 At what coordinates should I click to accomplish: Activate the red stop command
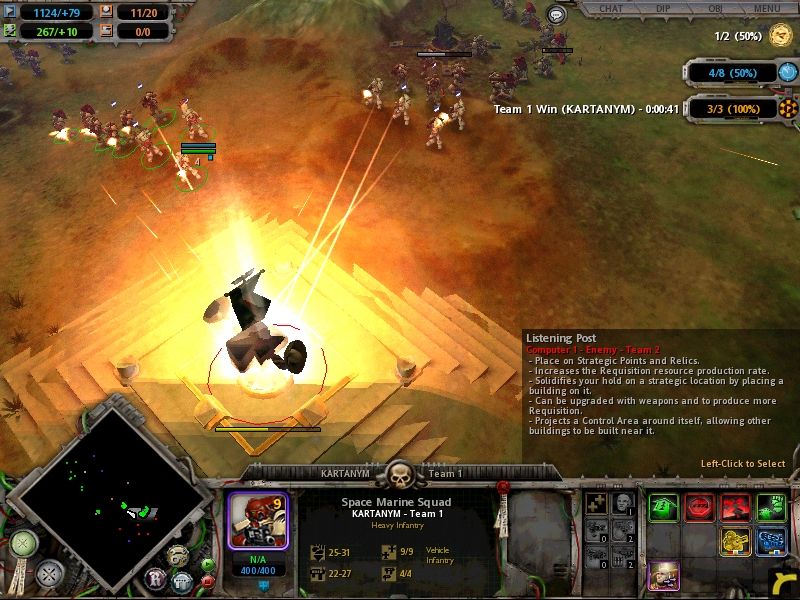pos(698,508)
